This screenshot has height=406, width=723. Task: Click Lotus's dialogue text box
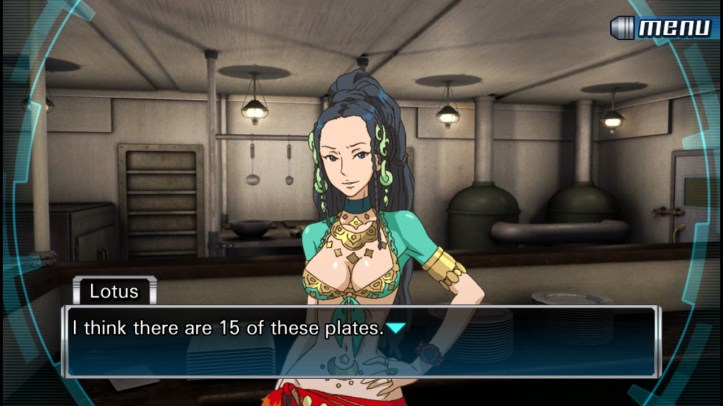tap(360, 341)
